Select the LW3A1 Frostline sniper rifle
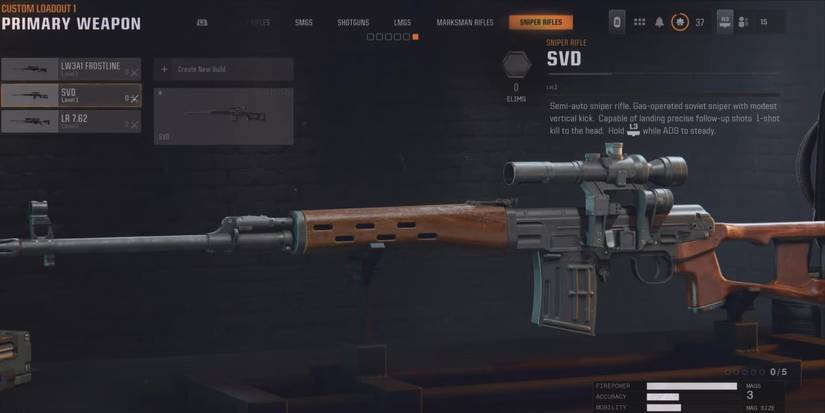The height and width of the screenshot is (413, 825). [x=70, y=69]
